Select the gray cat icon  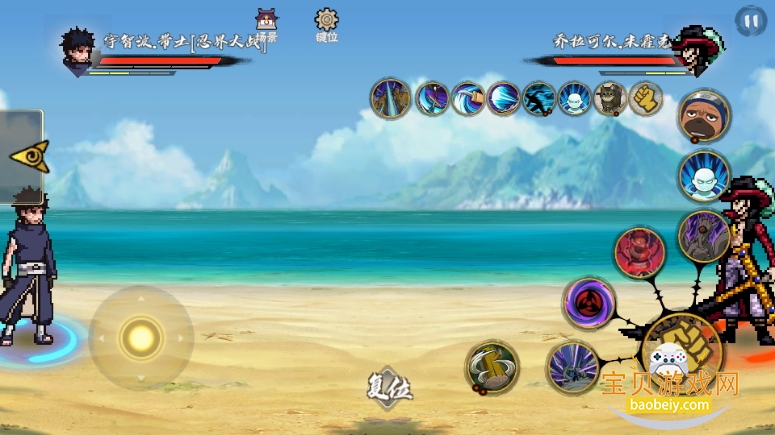pyautogui.click(x=610, y=98)
